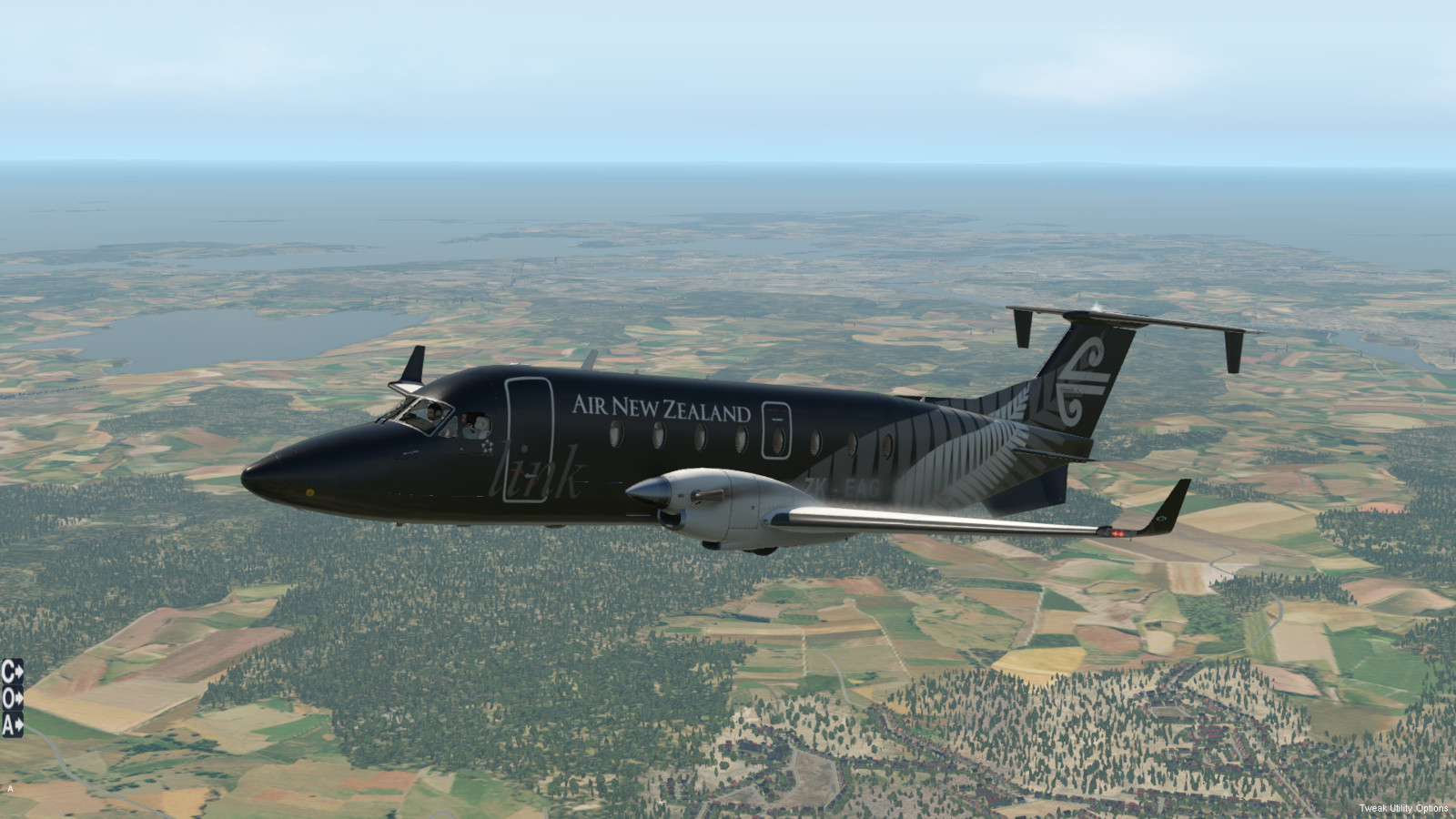Show the A arrow side tab

coord(12,725)
